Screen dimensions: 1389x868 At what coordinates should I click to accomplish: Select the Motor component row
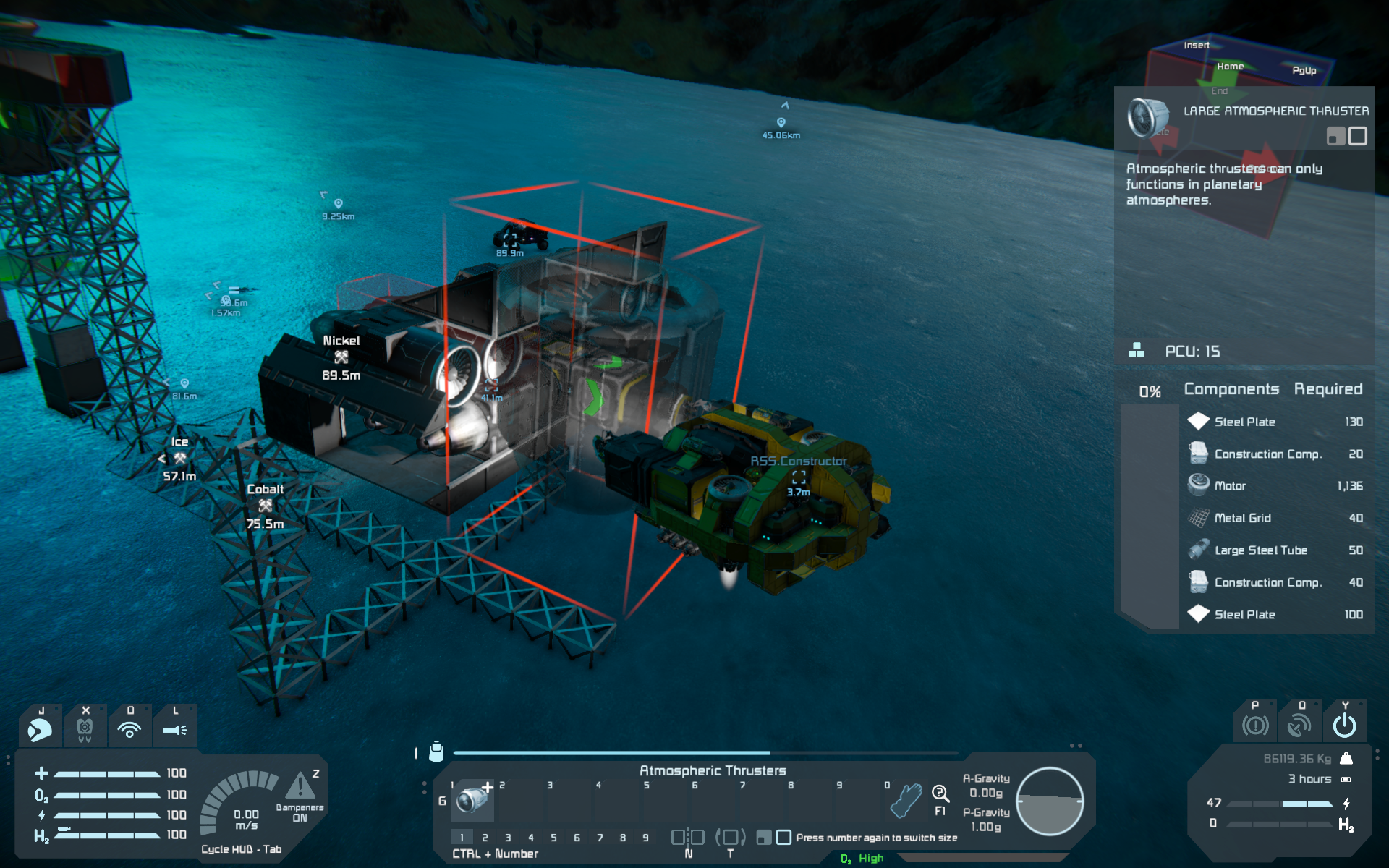click(1275, 485)
